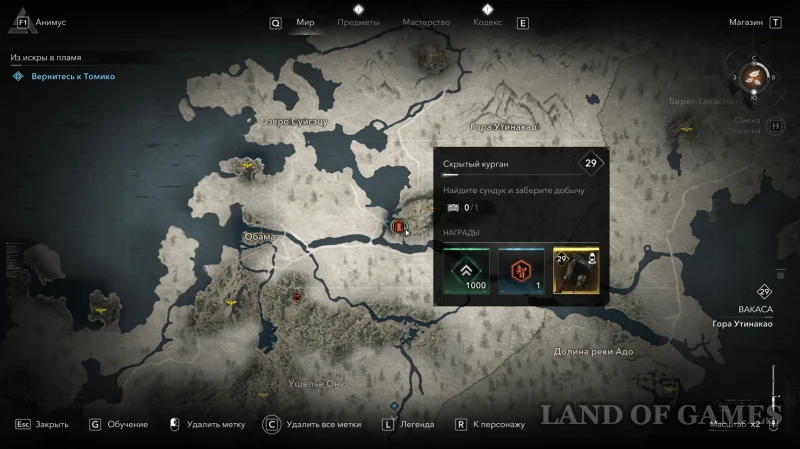Show the map Легенда

click(x=416, y=424)
